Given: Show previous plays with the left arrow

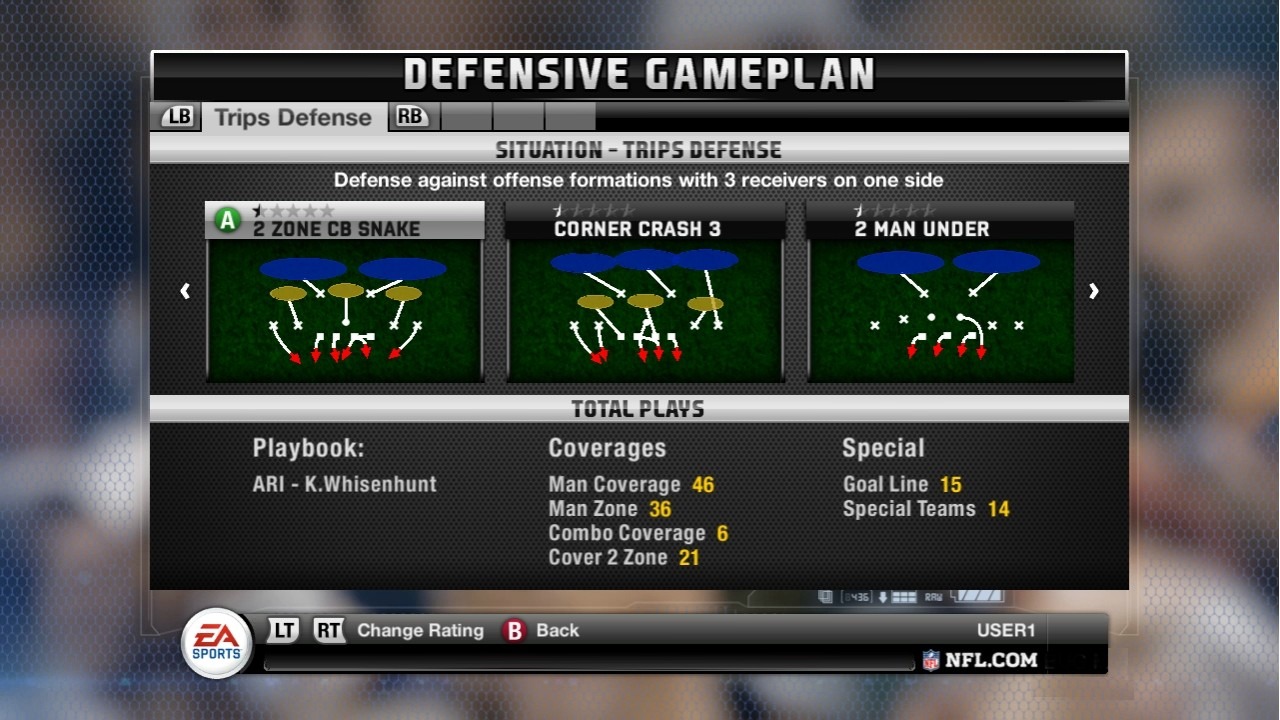Looking at the screenshot, I should 185,291.
